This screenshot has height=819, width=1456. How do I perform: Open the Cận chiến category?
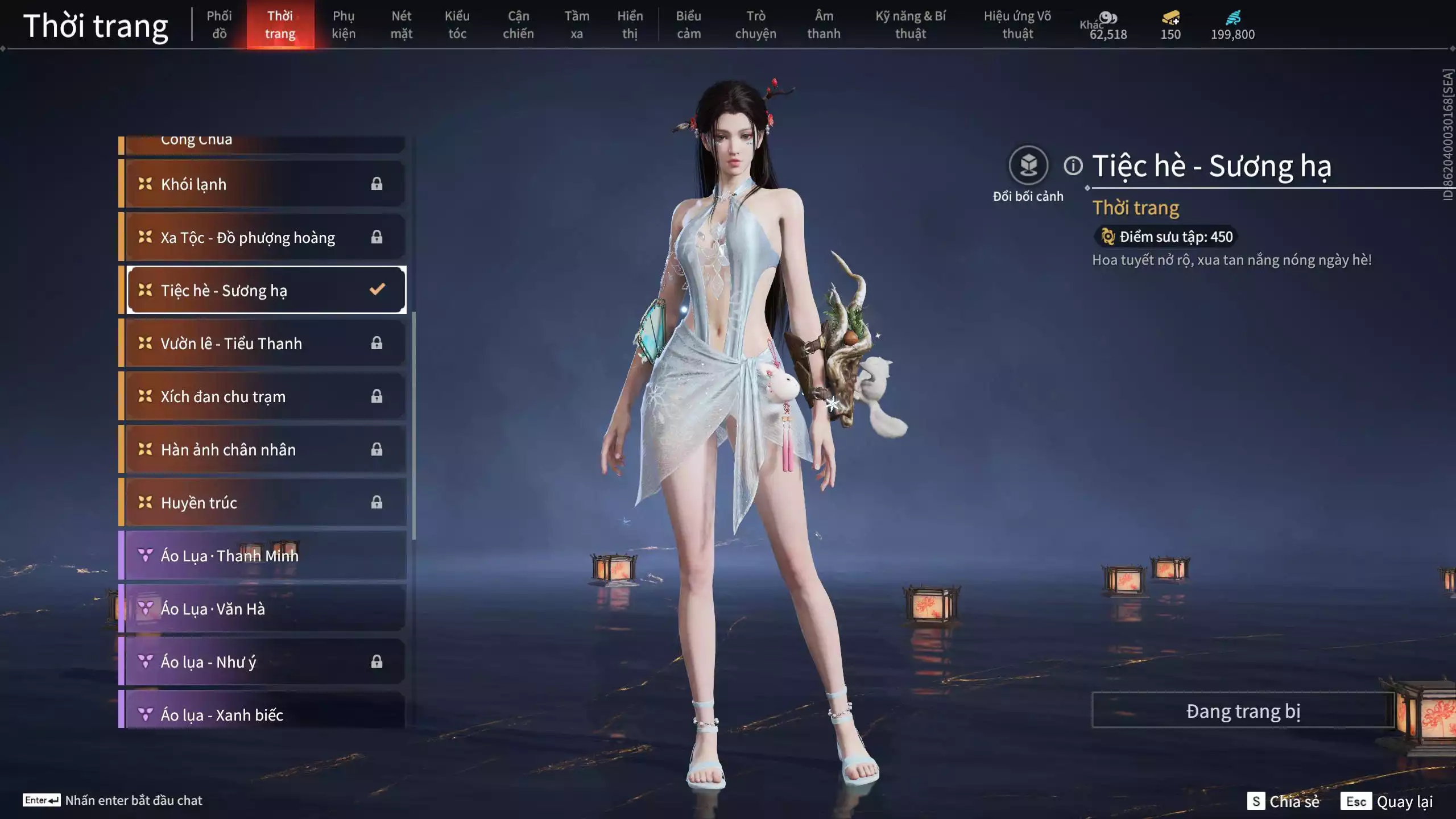[518, 25]
